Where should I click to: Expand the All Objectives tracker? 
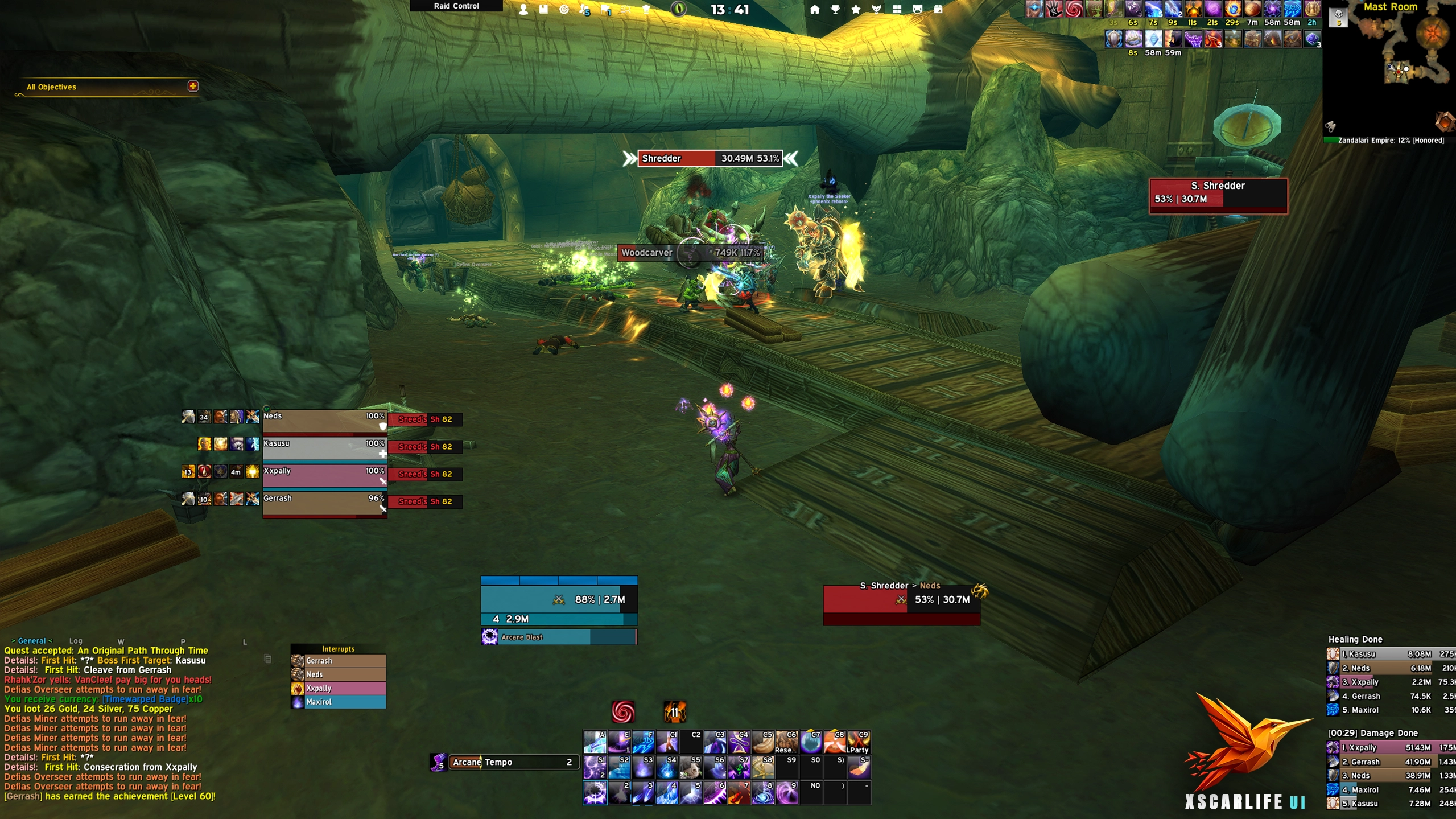point(193,87)
